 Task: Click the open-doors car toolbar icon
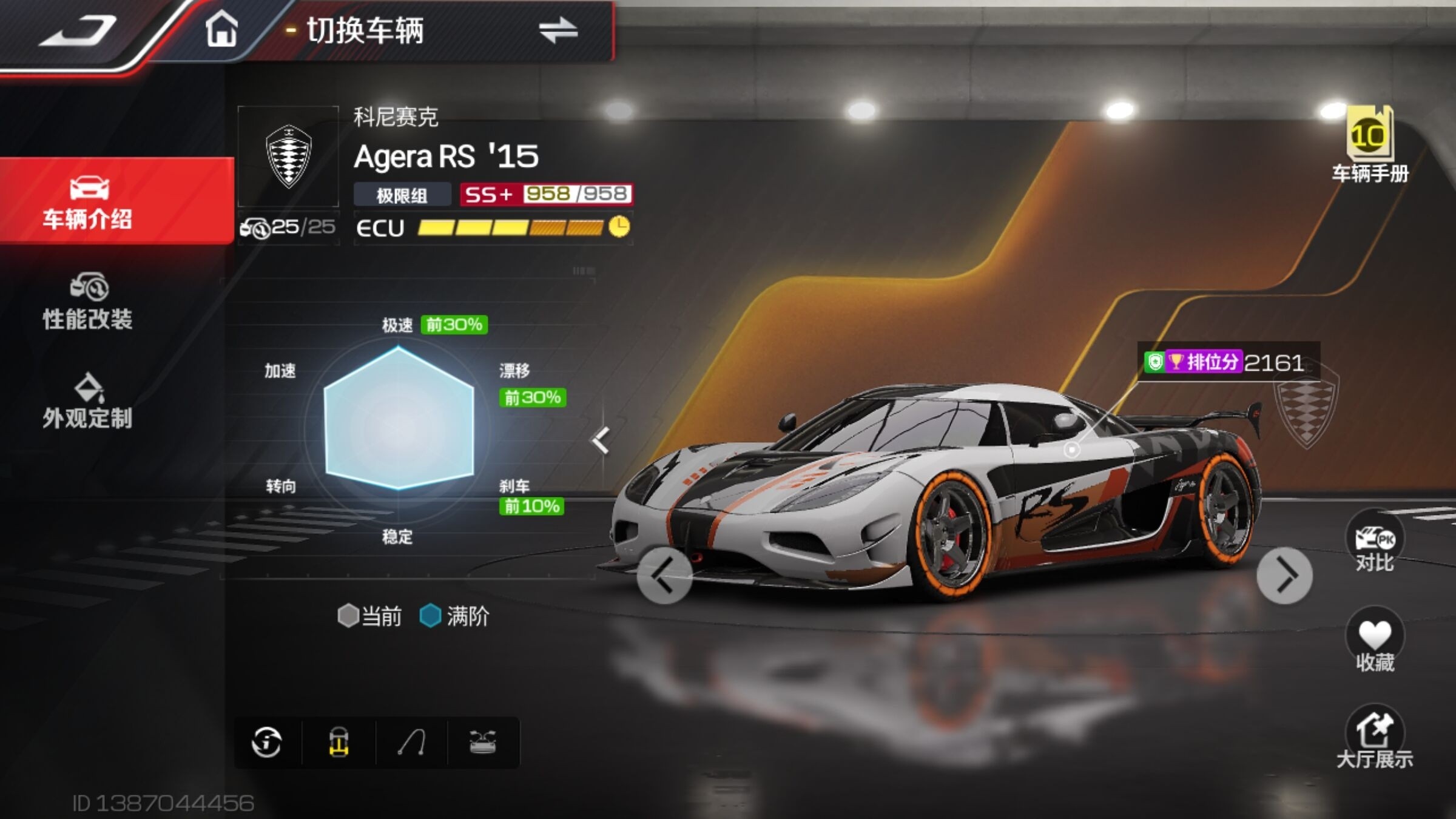(x=483, y=742)
